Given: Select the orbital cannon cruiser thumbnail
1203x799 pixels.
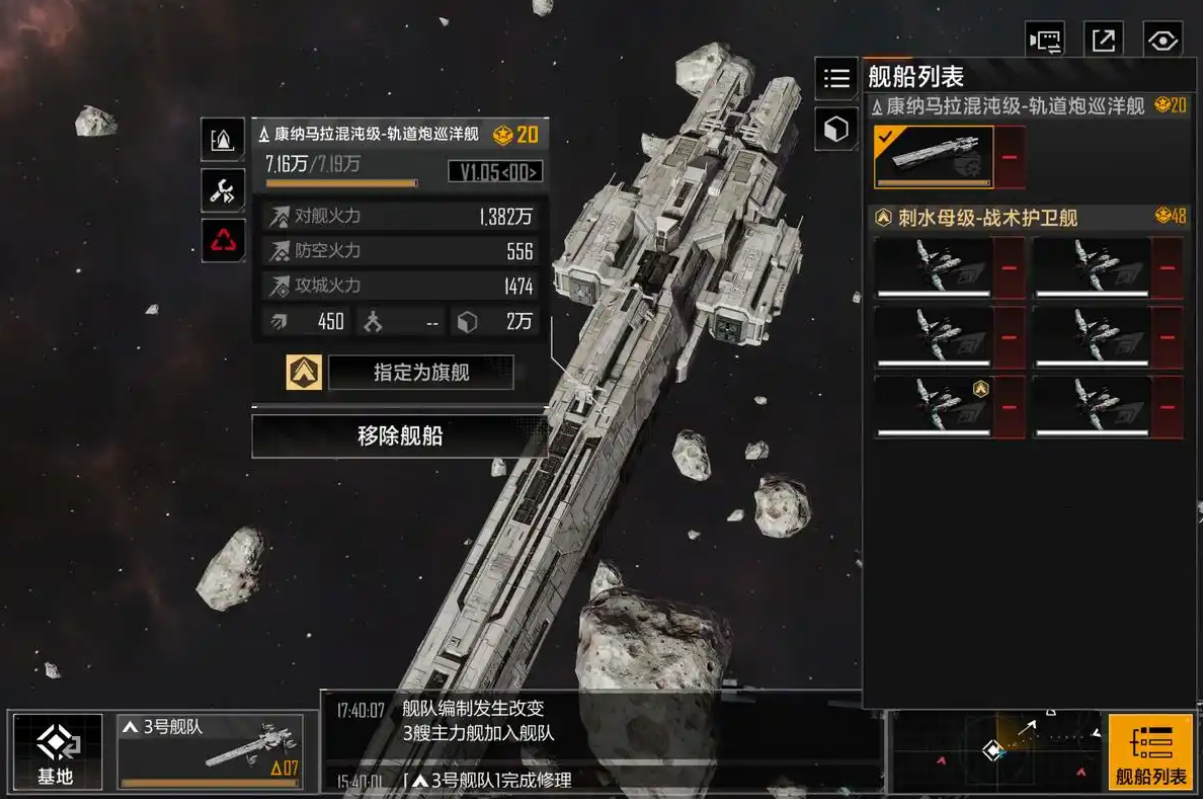Looking at the screenshot, I should (x=934, y=157).
